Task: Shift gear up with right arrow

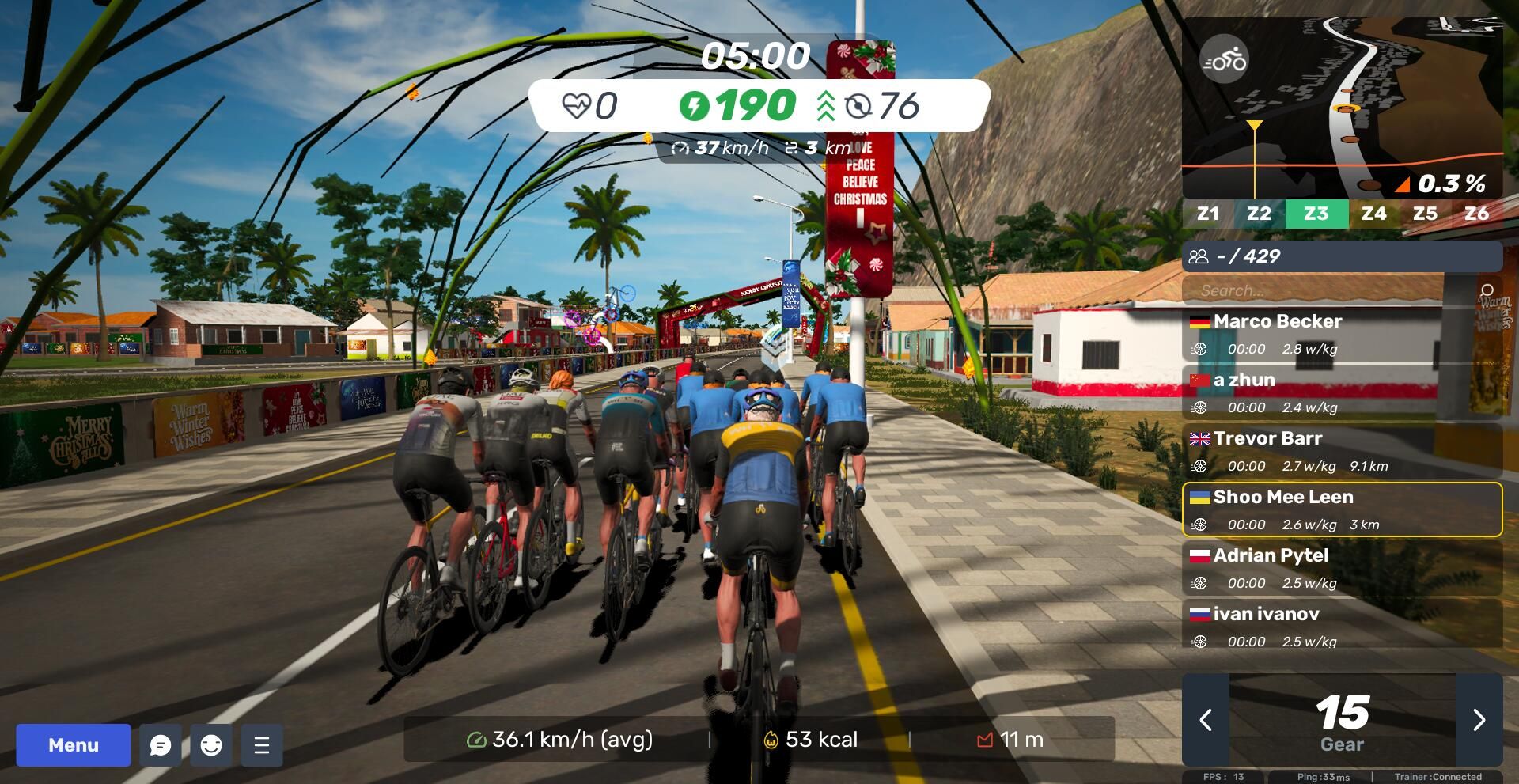Action: point(1479,719)
